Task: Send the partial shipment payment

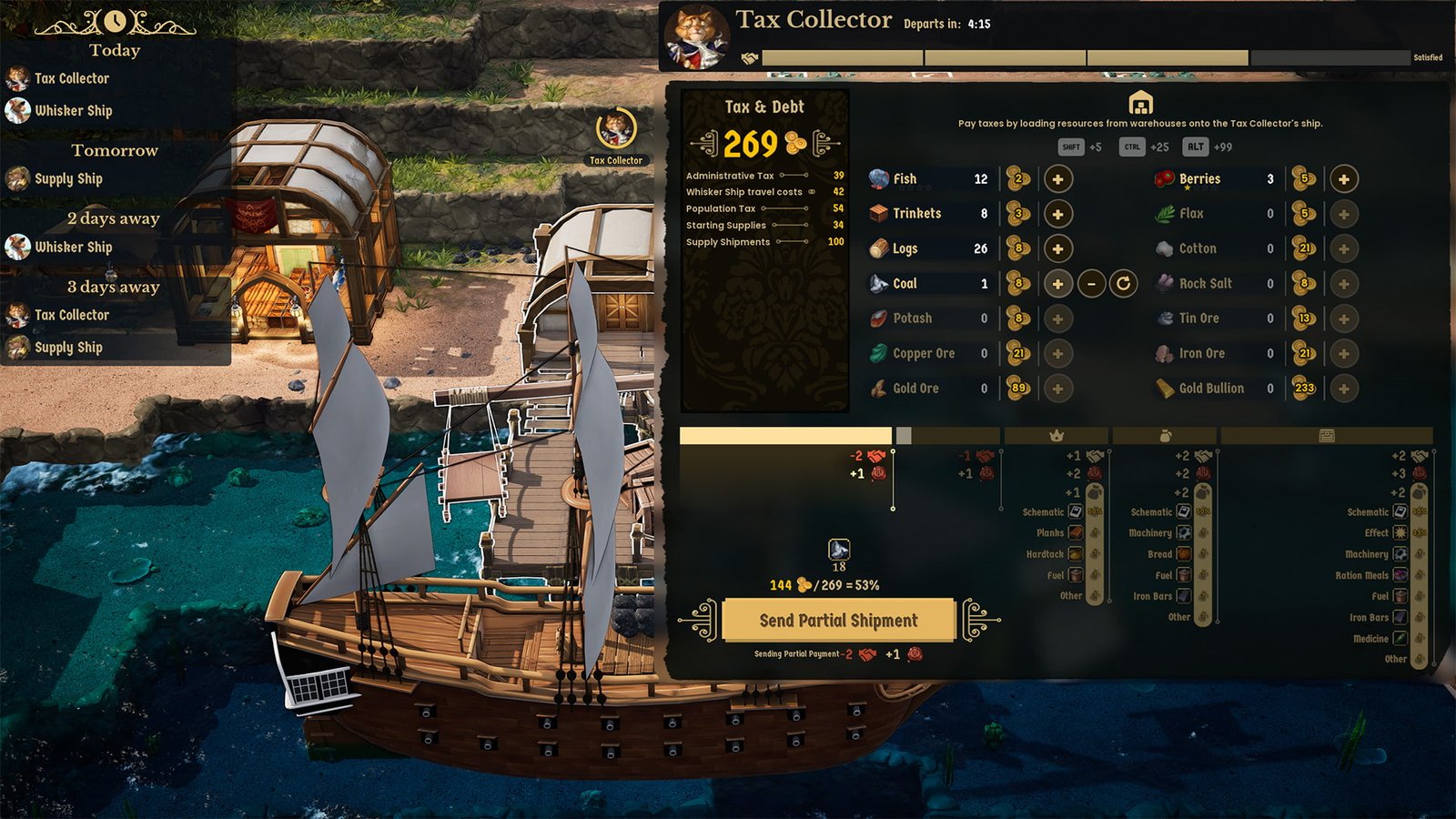Action: [x=838, y=621]
